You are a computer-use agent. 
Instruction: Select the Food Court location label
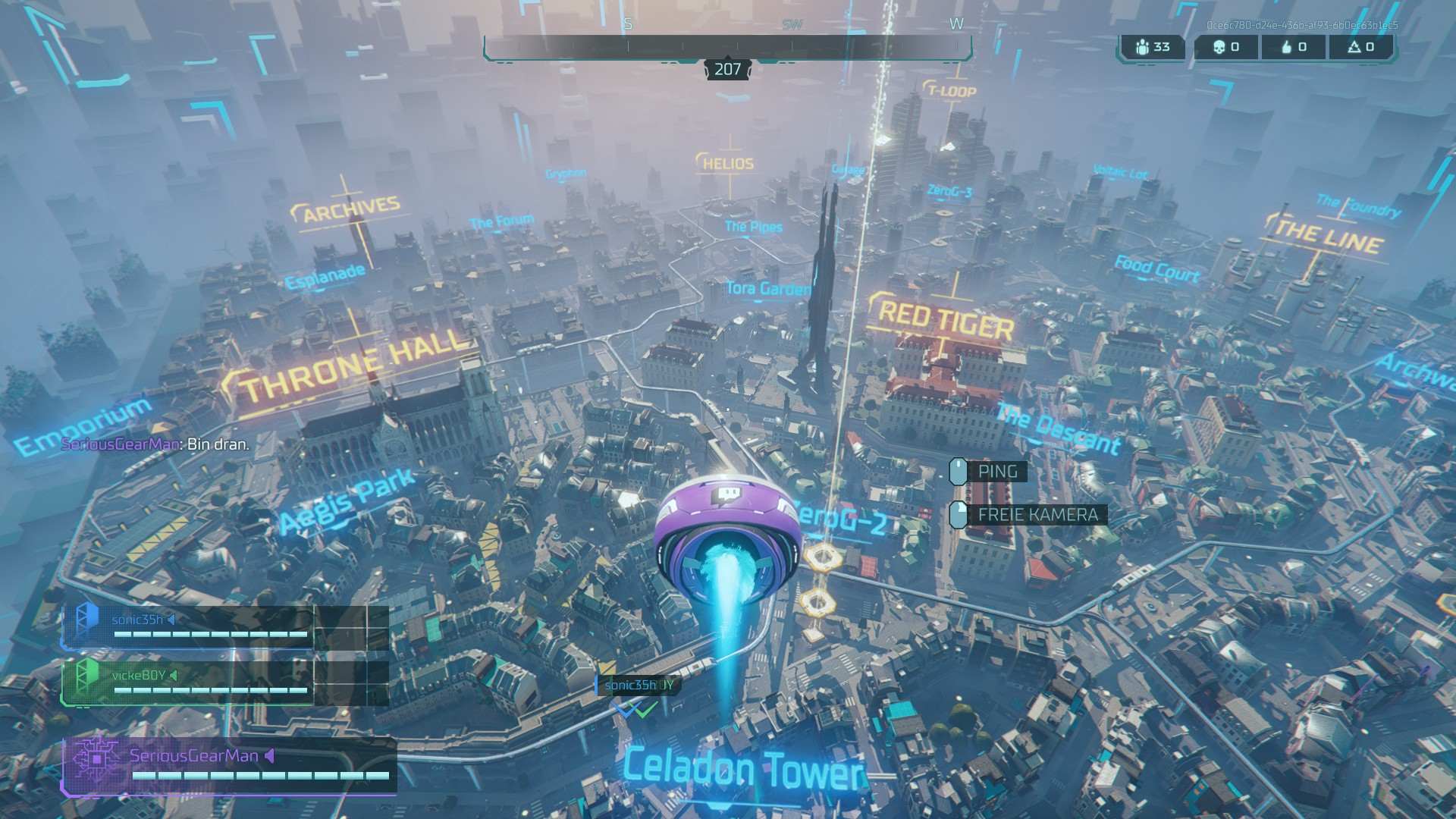[x=1156, y=268]
